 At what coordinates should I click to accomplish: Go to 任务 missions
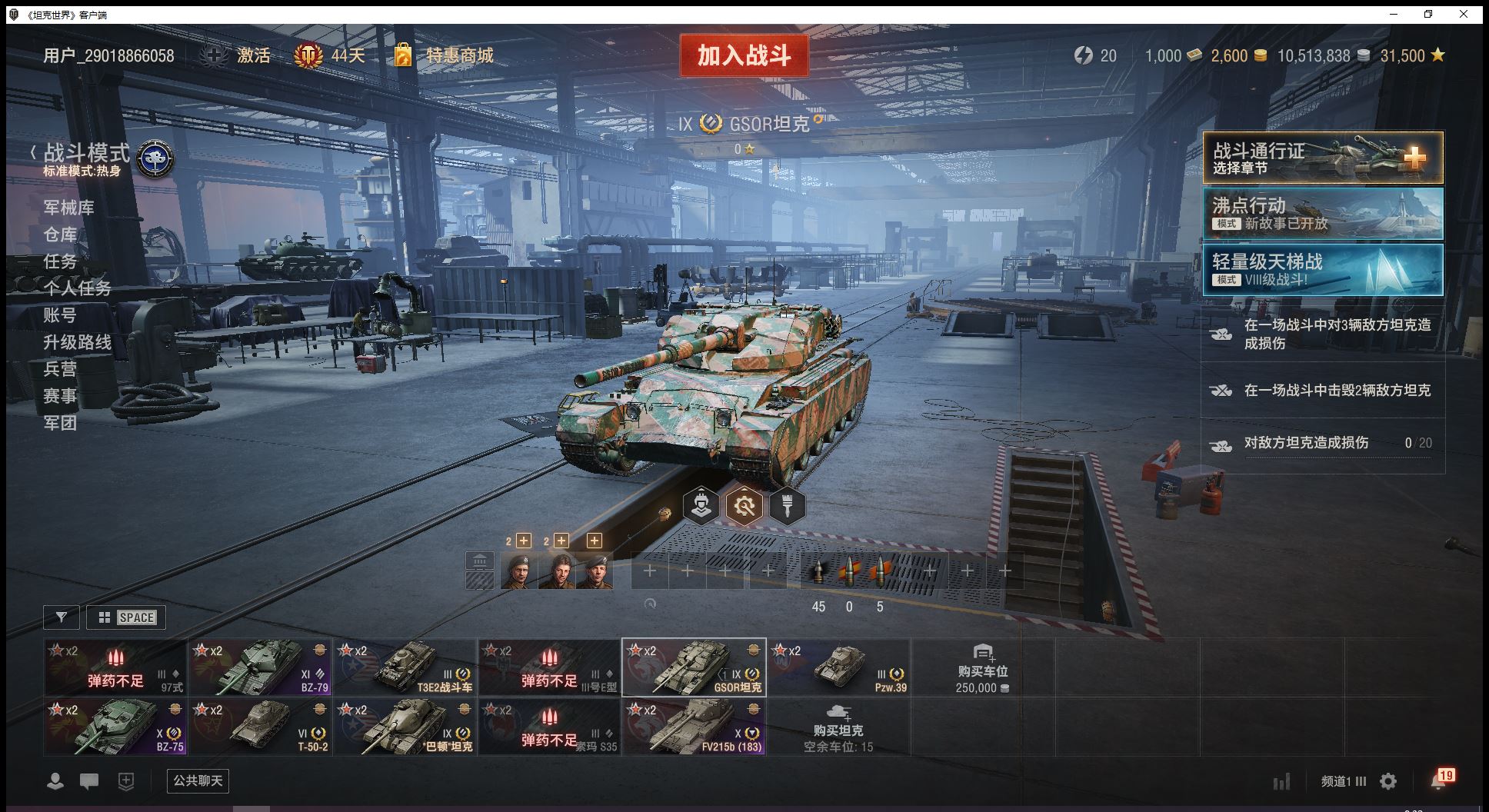(x=60, y=261)
